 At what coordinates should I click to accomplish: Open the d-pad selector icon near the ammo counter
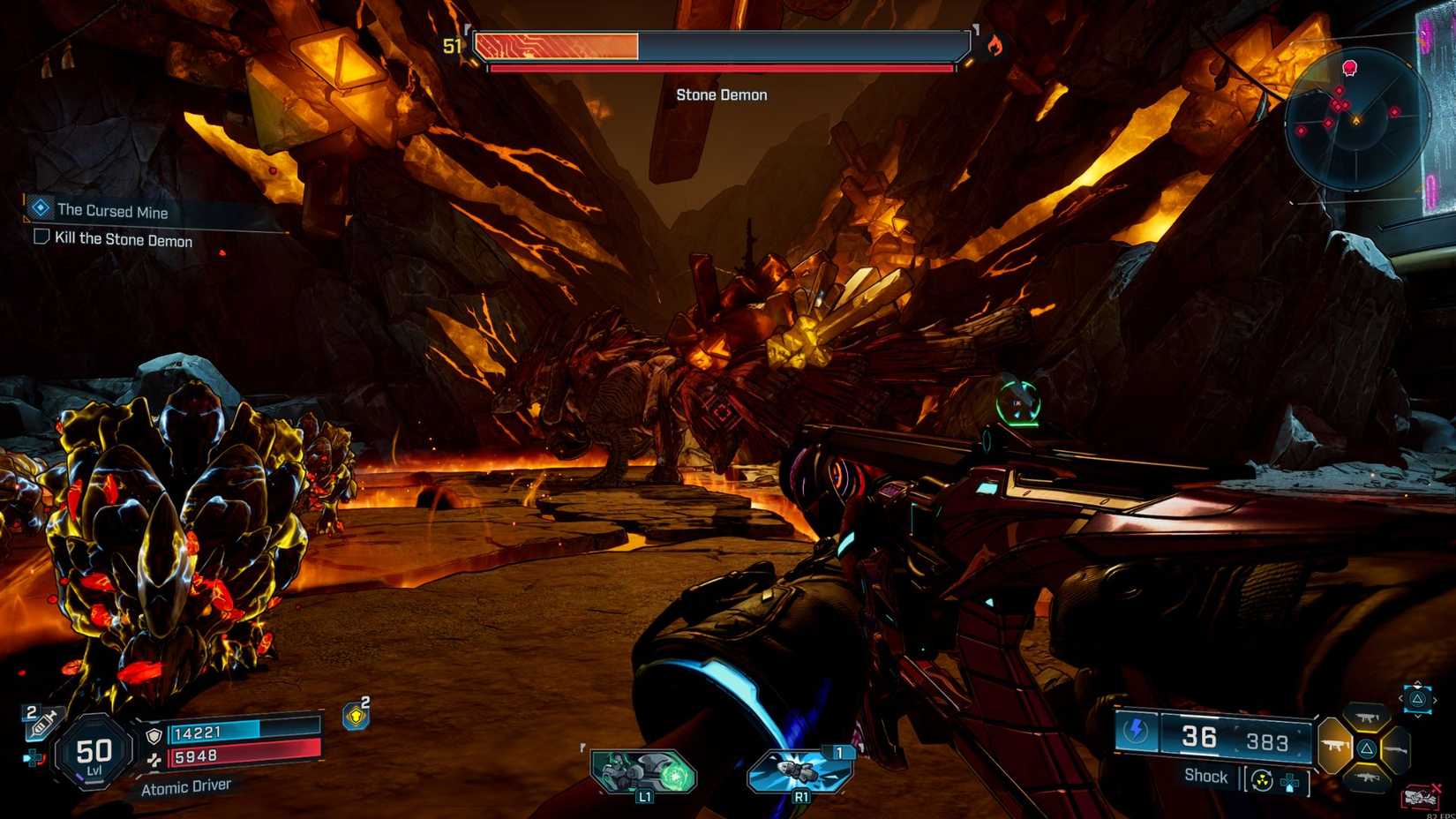(1290, 784)
